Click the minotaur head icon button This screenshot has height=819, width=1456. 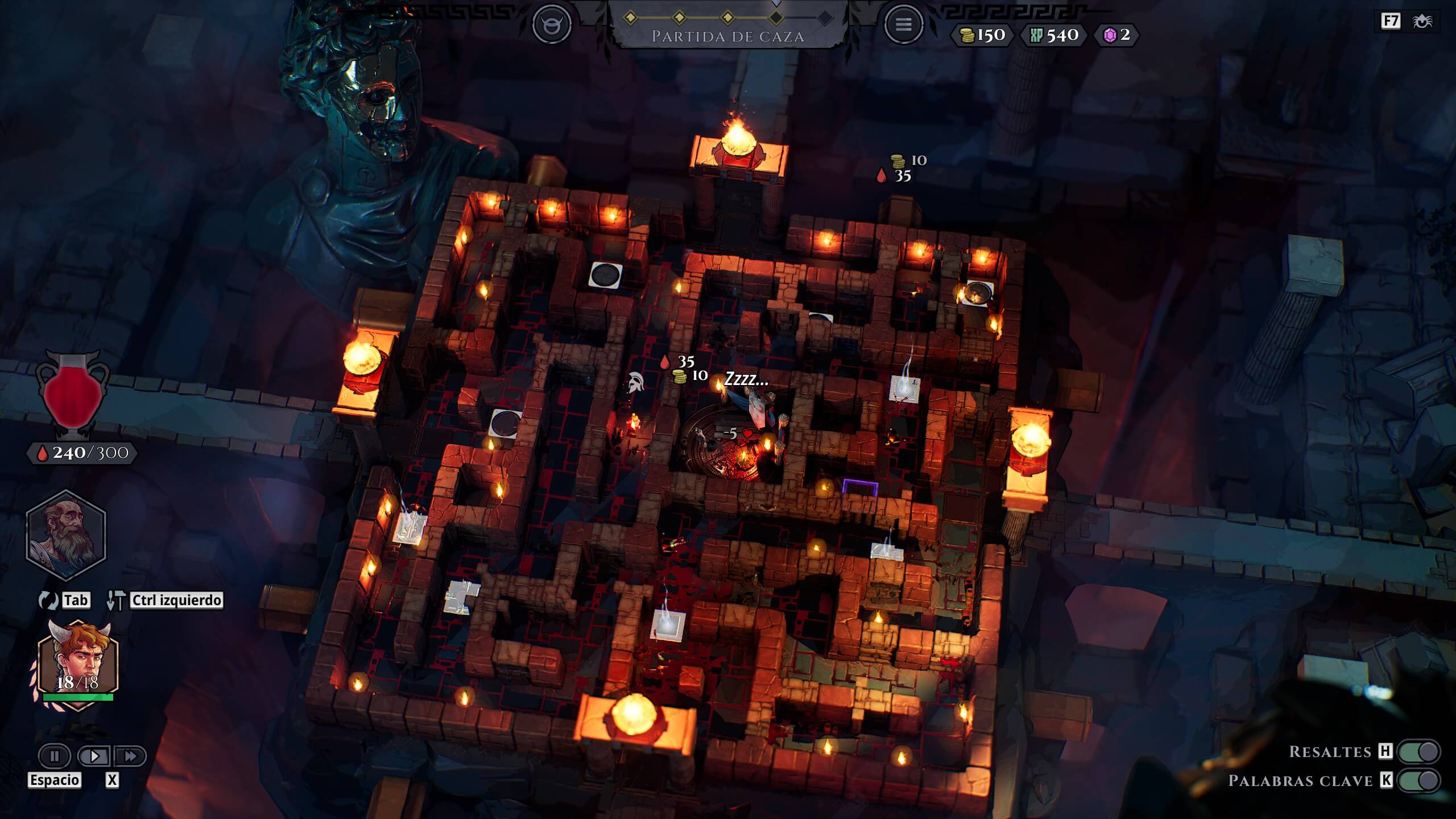coord(551,24)
